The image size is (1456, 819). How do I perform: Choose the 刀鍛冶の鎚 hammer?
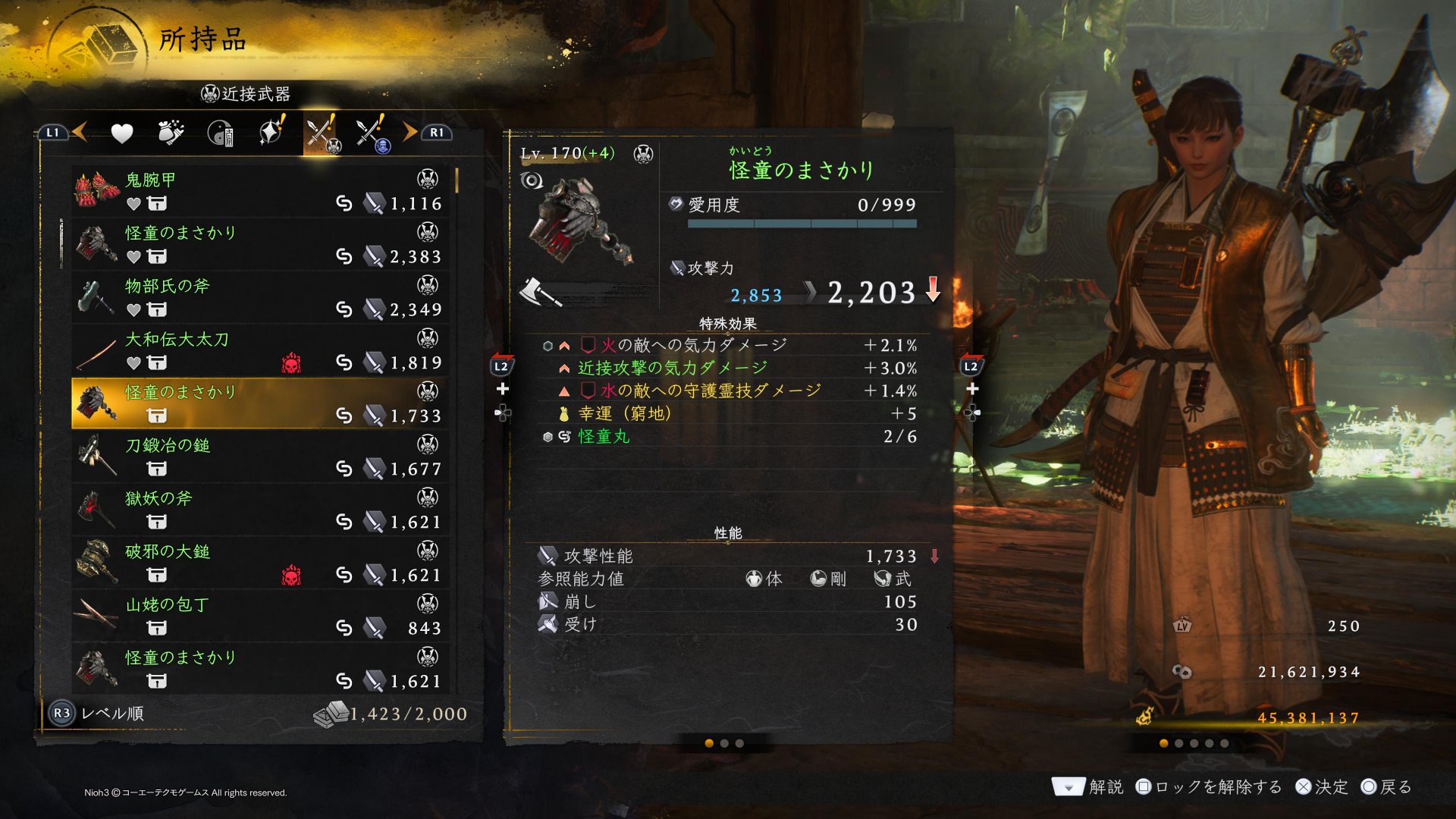tap(258, 457)
